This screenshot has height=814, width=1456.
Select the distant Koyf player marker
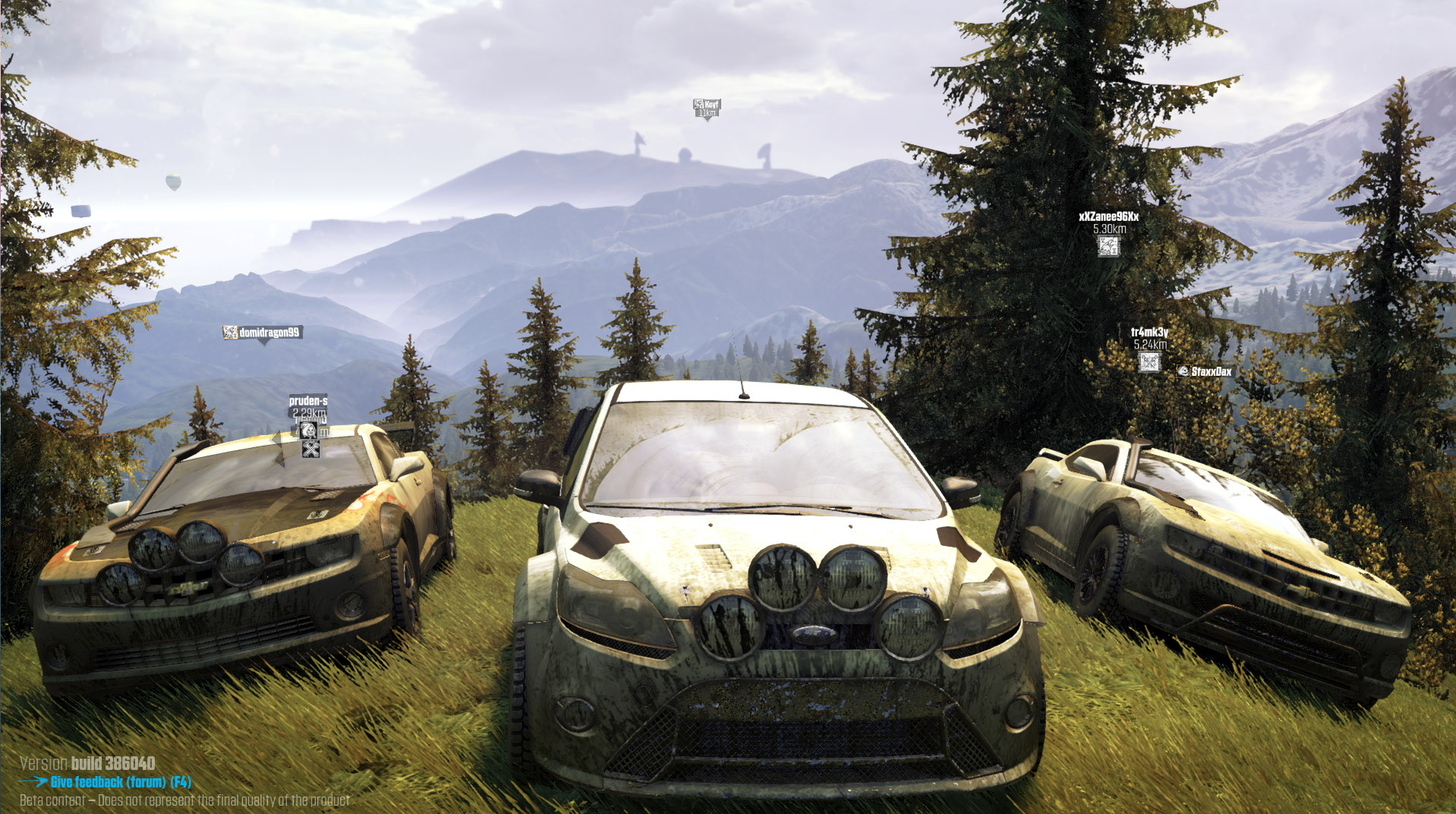(706, 108)
